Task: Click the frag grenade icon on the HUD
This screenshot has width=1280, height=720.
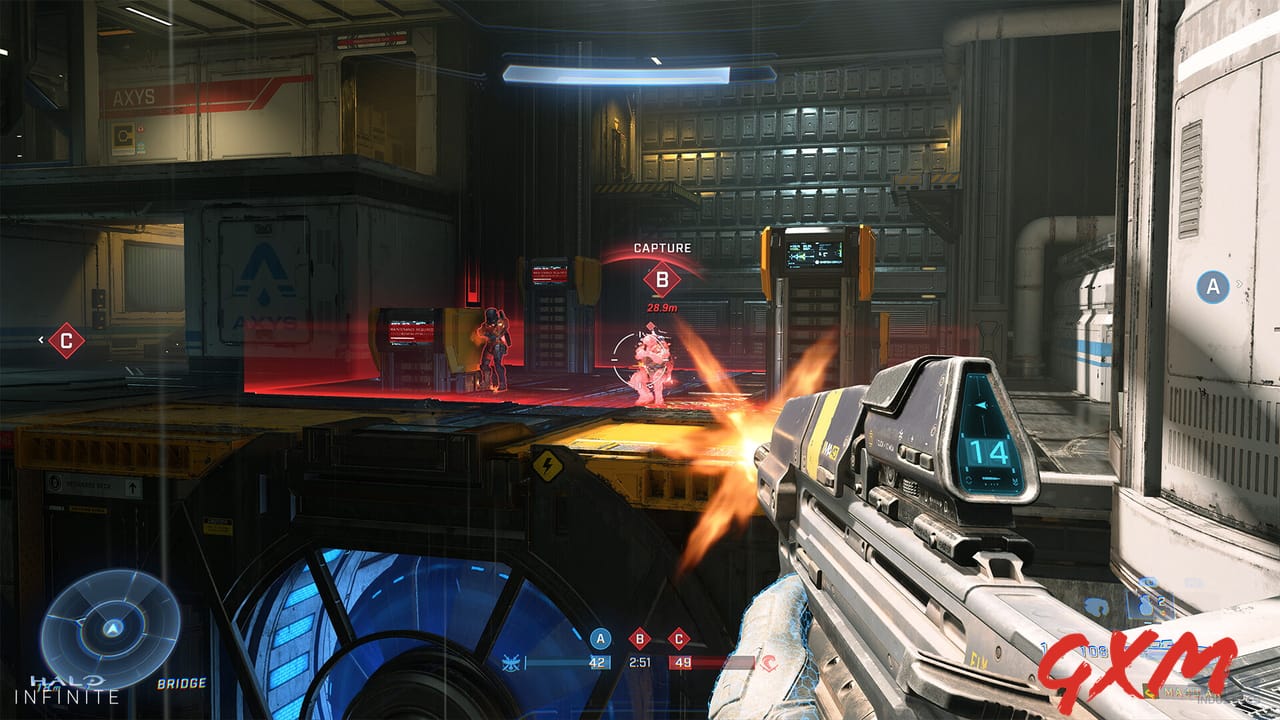Action: pos(1145,605)
